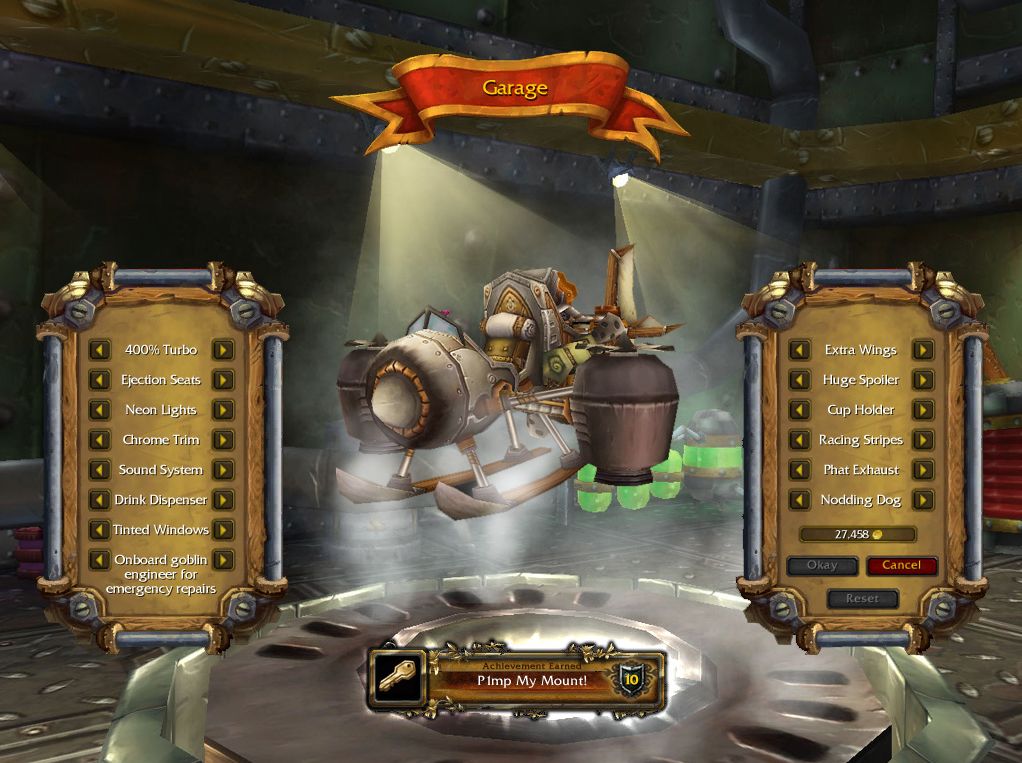Confirm changes with the Okay button

click(x=822, y=566)
